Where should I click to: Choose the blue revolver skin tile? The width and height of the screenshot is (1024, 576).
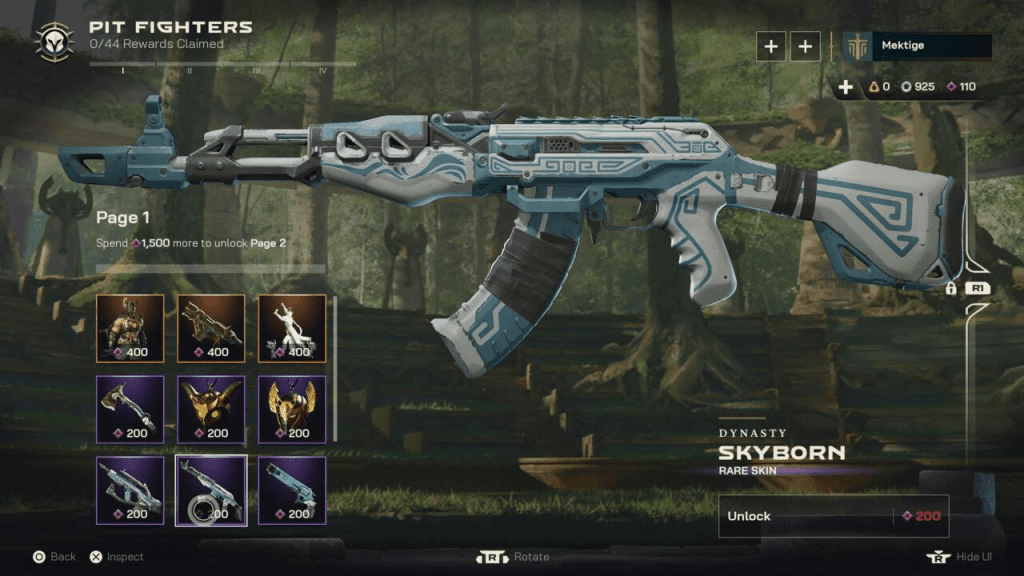292,490
